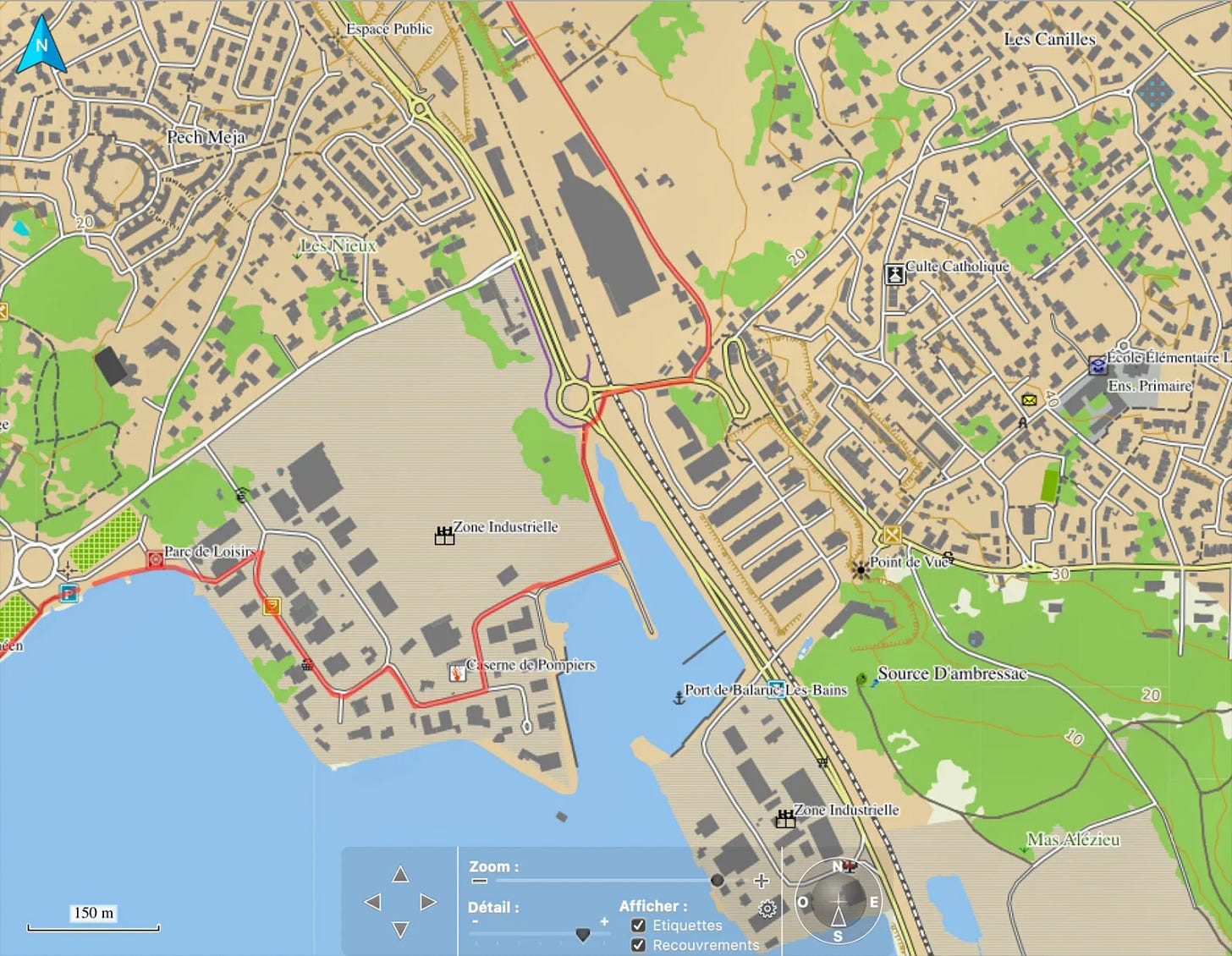The height and width of the screenshot is (956, 1232).
Task: Click the yellow bar icon on the waterfront
Action: tap(272, 606)
